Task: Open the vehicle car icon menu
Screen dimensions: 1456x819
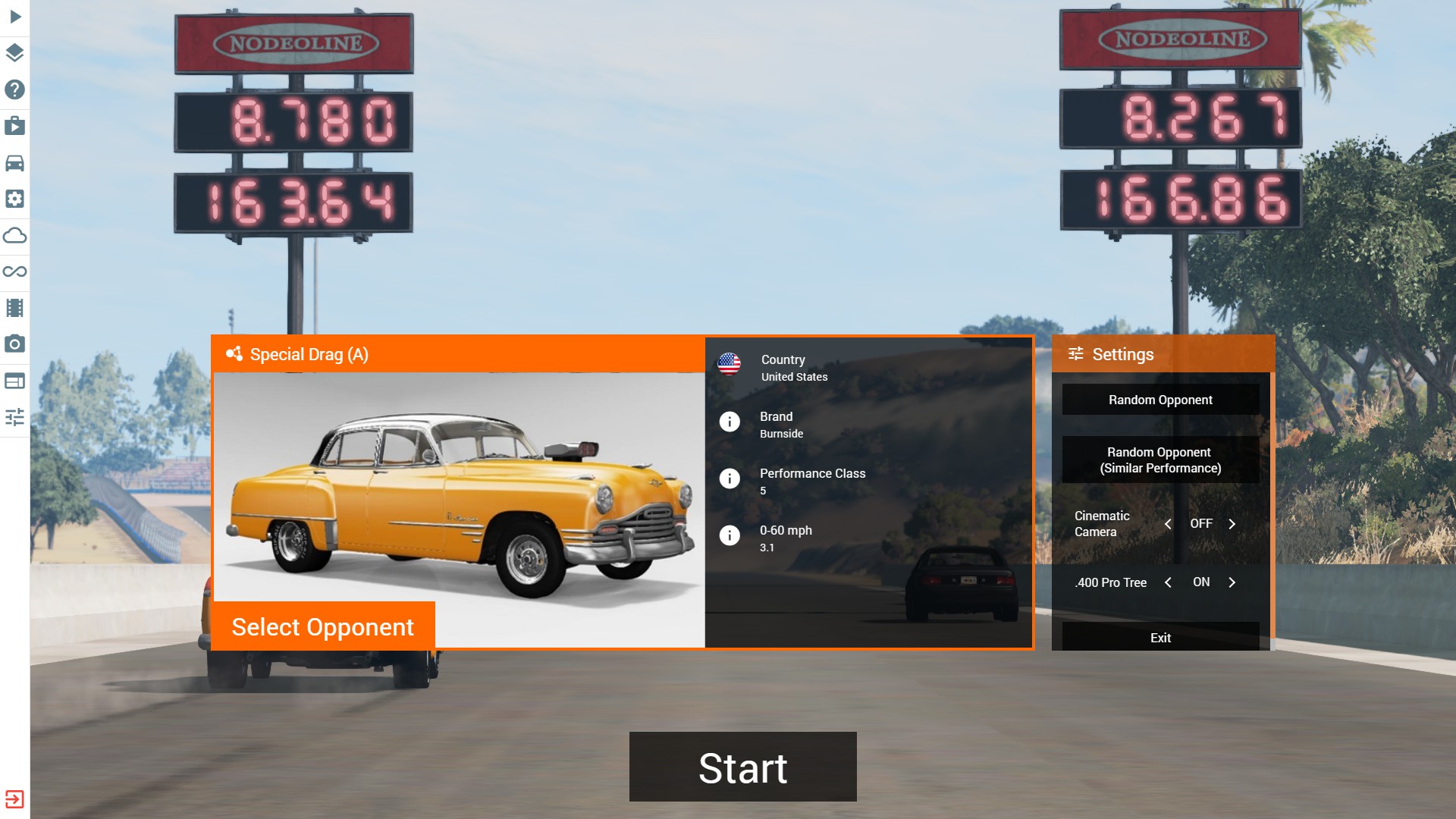Action: (15, 162)
